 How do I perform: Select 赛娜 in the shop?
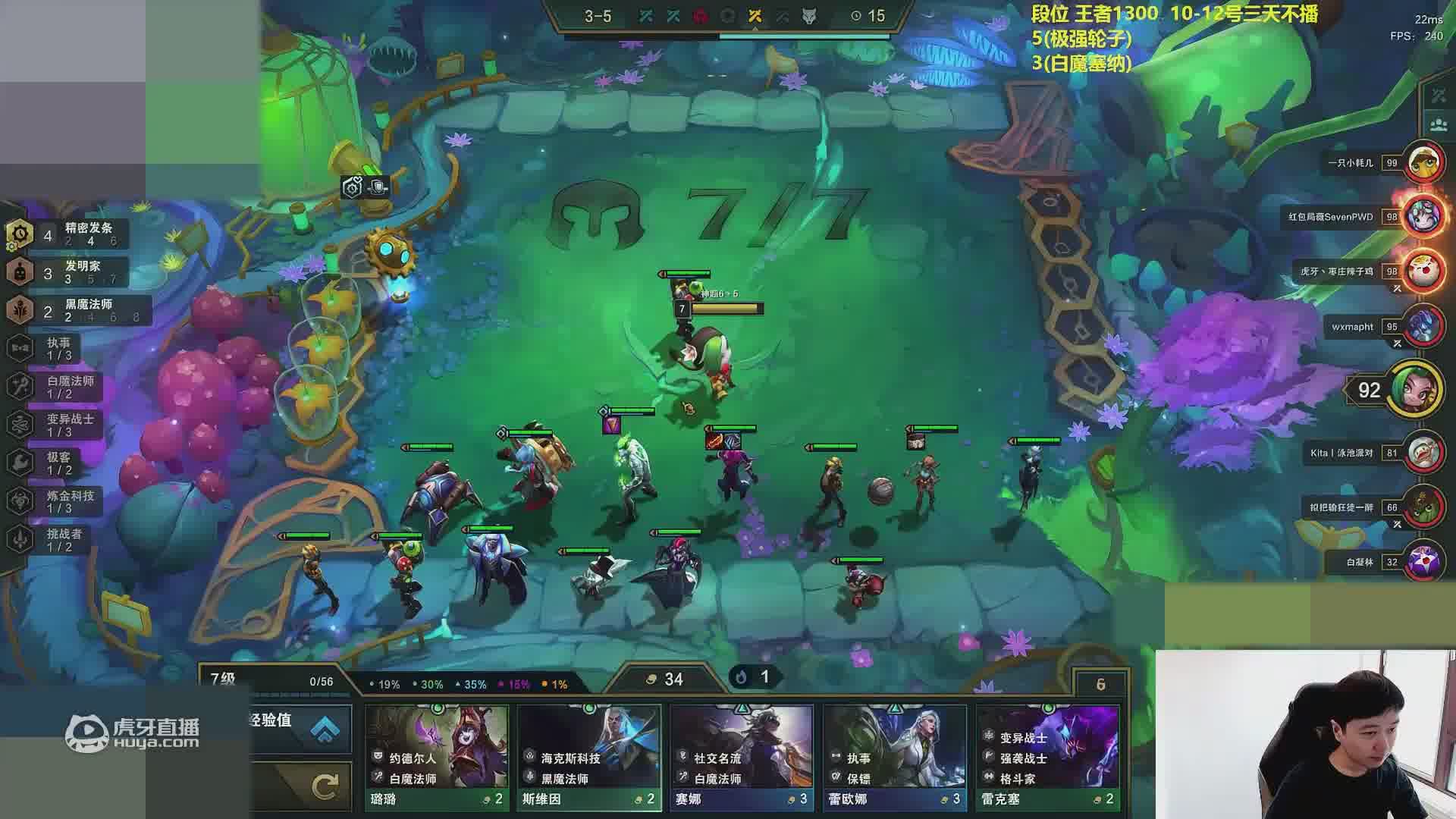[x=742, y=757]
